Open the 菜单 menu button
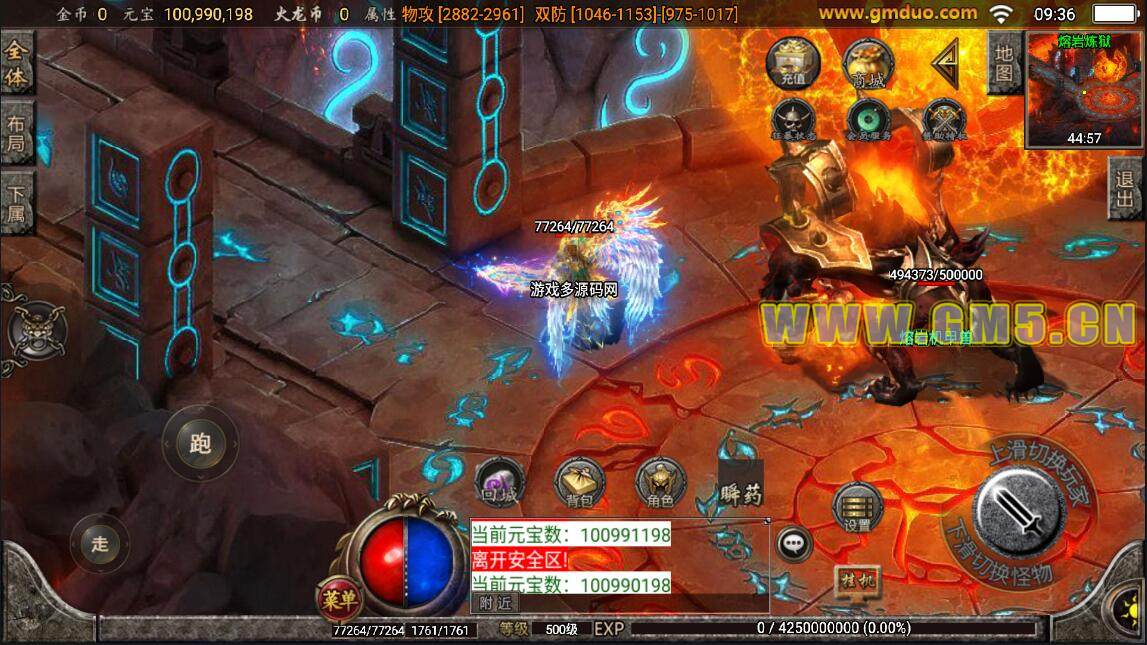The width and height of the screenshot is (1147, 645). 340,599
